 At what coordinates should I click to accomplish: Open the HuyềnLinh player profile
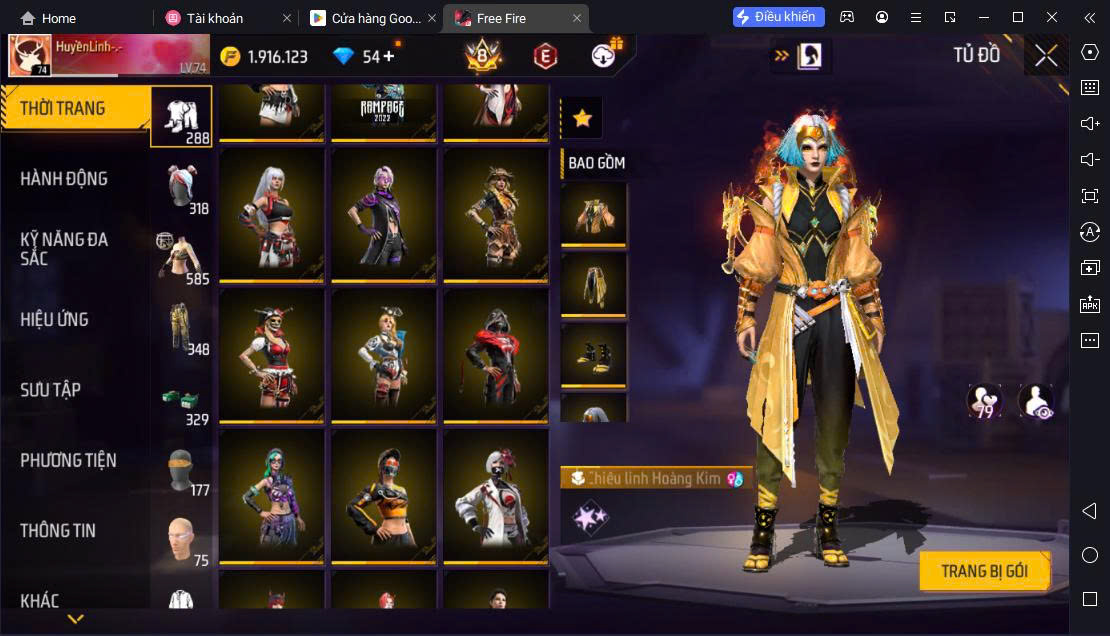click(109, 56)
